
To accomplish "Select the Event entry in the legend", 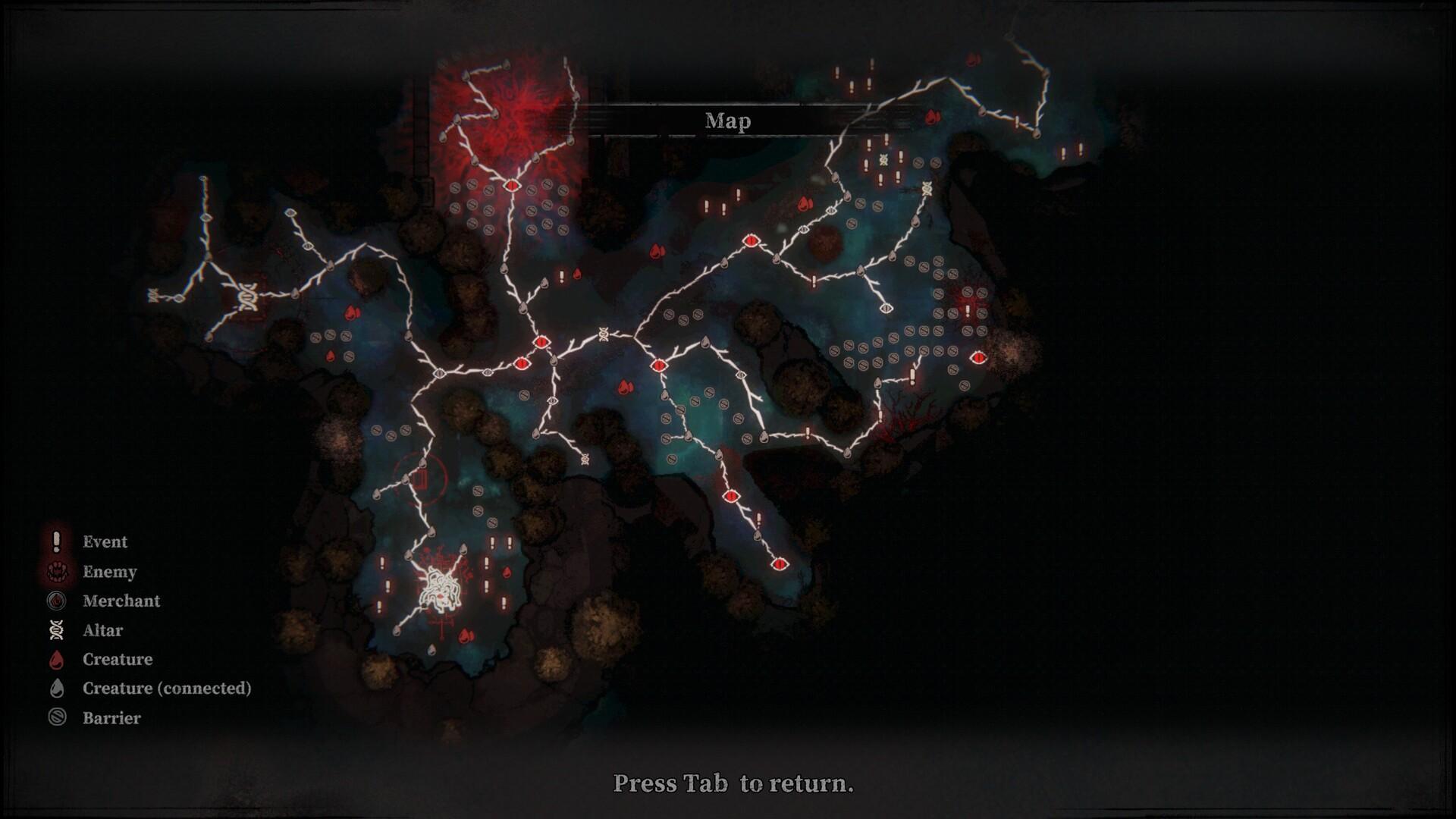I will coord(105,541).
